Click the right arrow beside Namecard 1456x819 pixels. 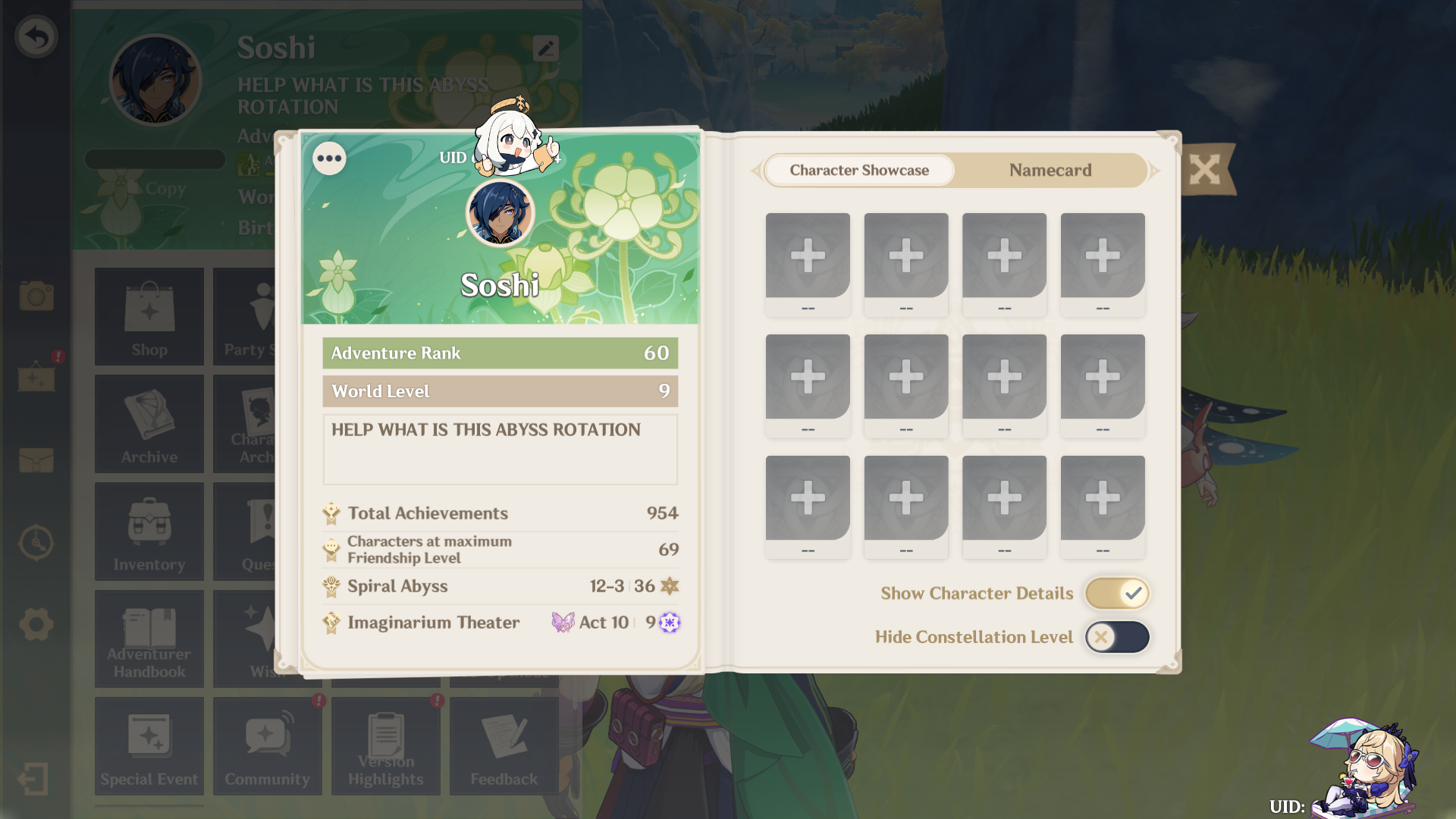[x=1153, y=171]
